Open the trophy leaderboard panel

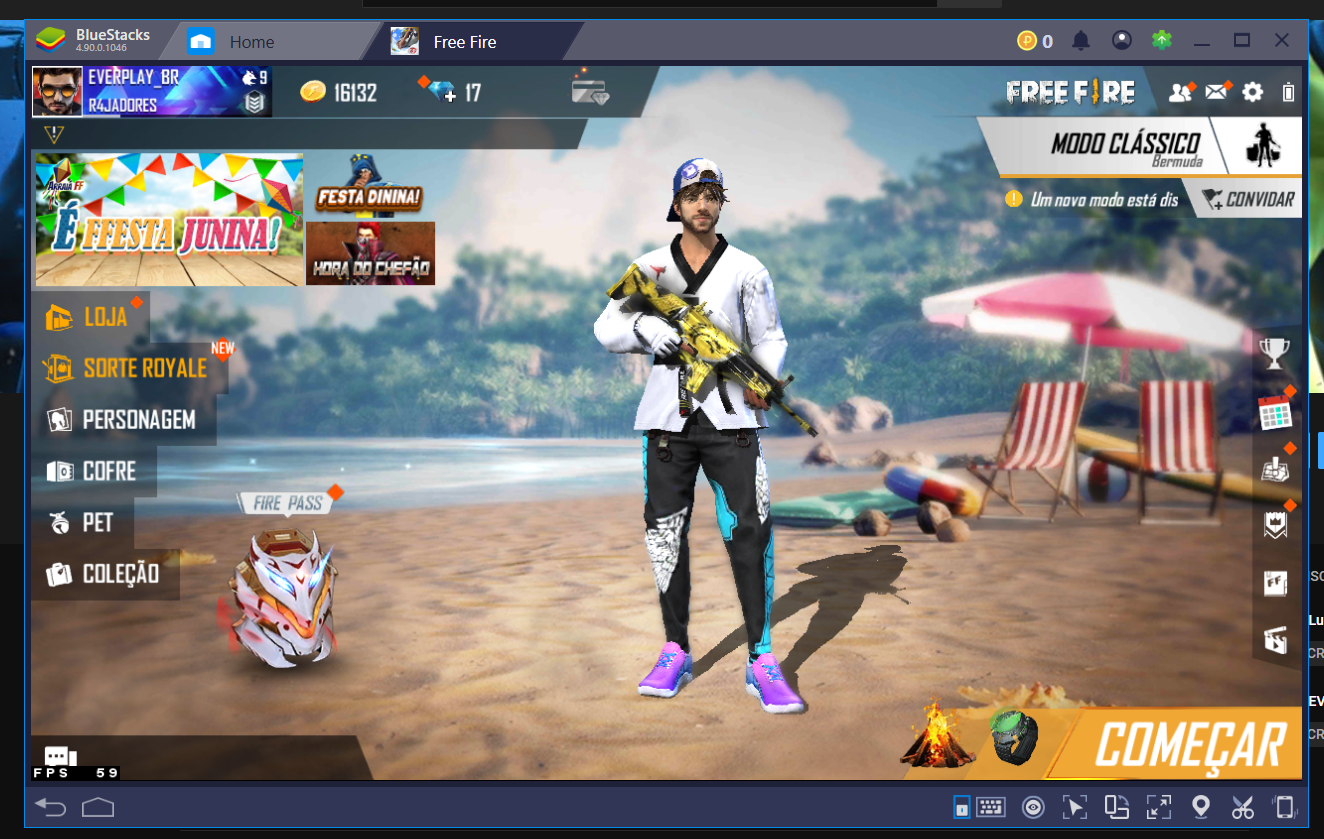(1274, 352)
